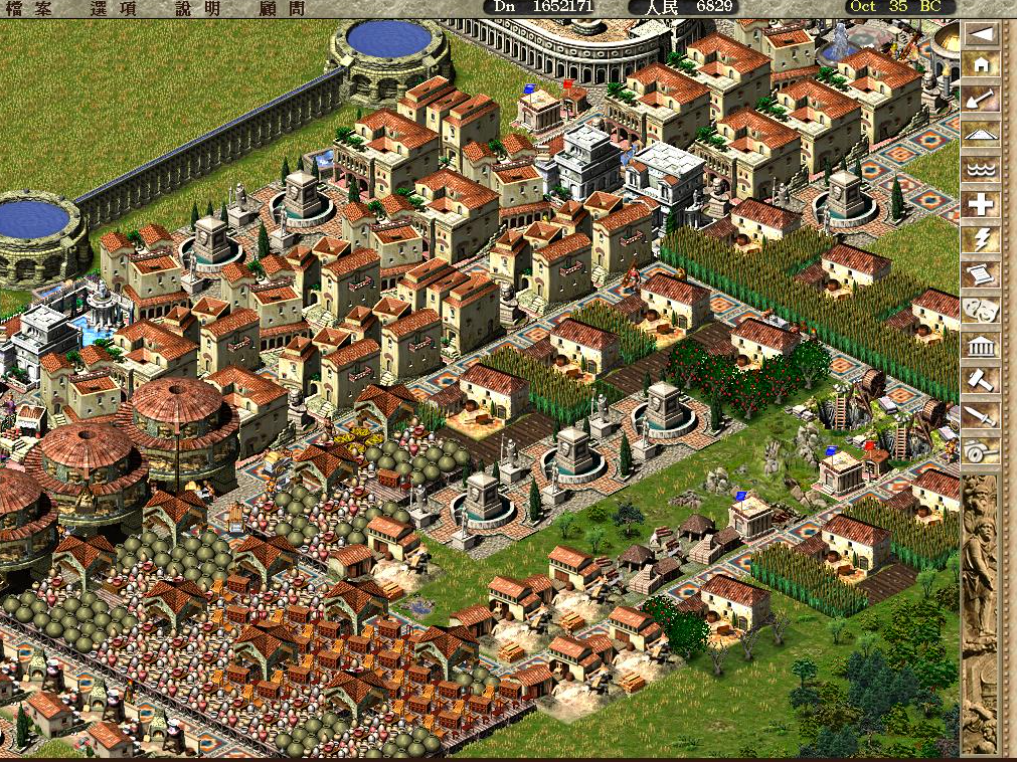
Task: Open the water structures build menu
Action: click(981, 169)
